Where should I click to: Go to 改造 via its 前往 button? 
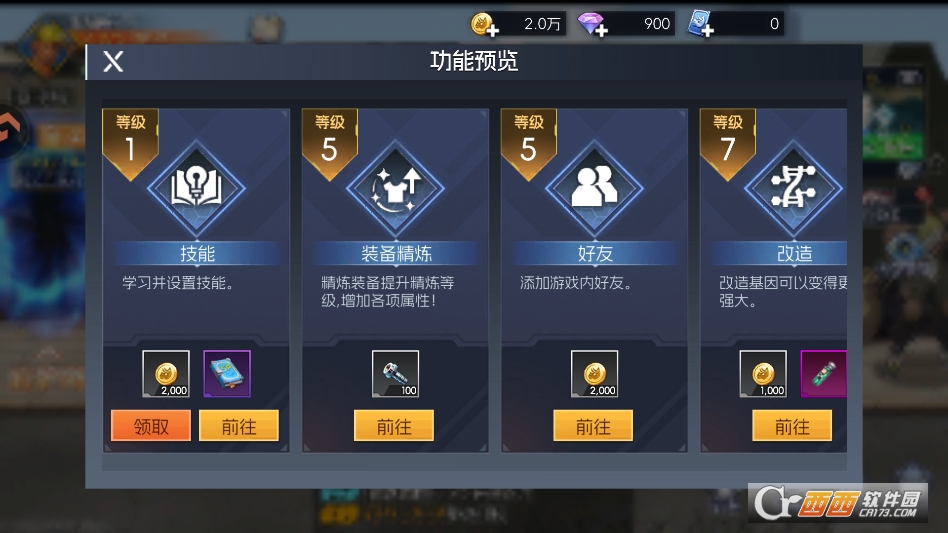(x=792, y=426)
